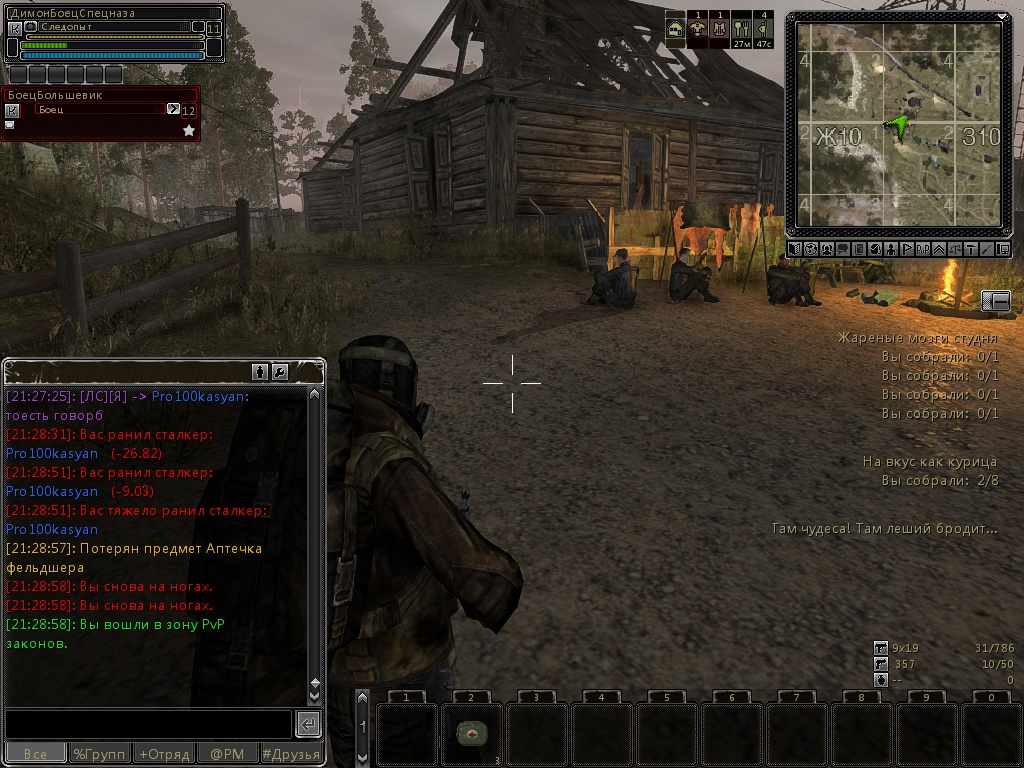Screen dimensions: 1024x768
Task: Switch to the @PM chat tab
Action: 227,754
